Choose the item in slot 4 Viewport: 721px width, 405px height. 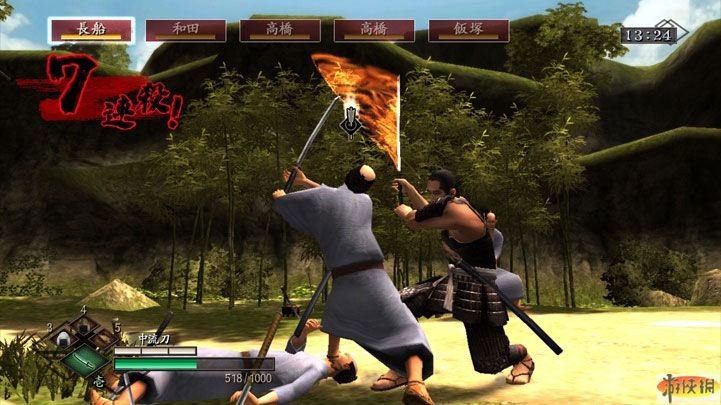[x=84, y=325]
